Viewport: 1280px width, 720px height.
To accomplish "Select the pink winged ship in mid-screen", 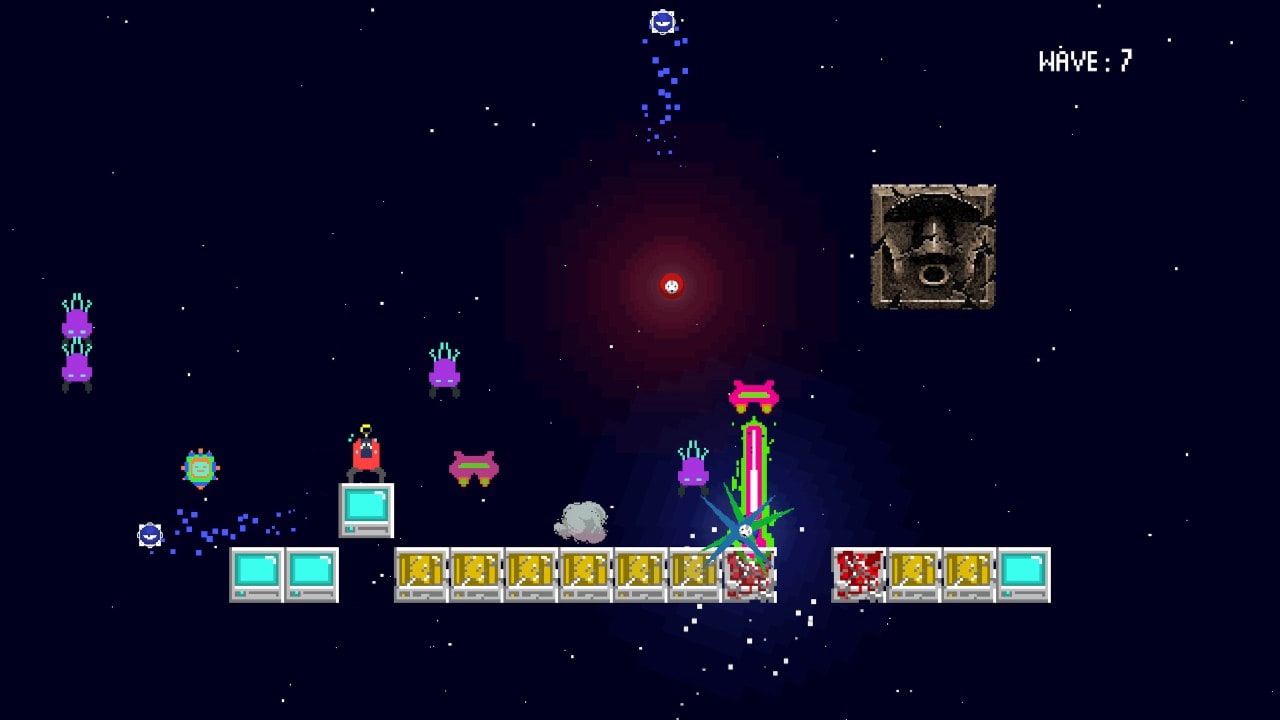I will coord(475,466).
